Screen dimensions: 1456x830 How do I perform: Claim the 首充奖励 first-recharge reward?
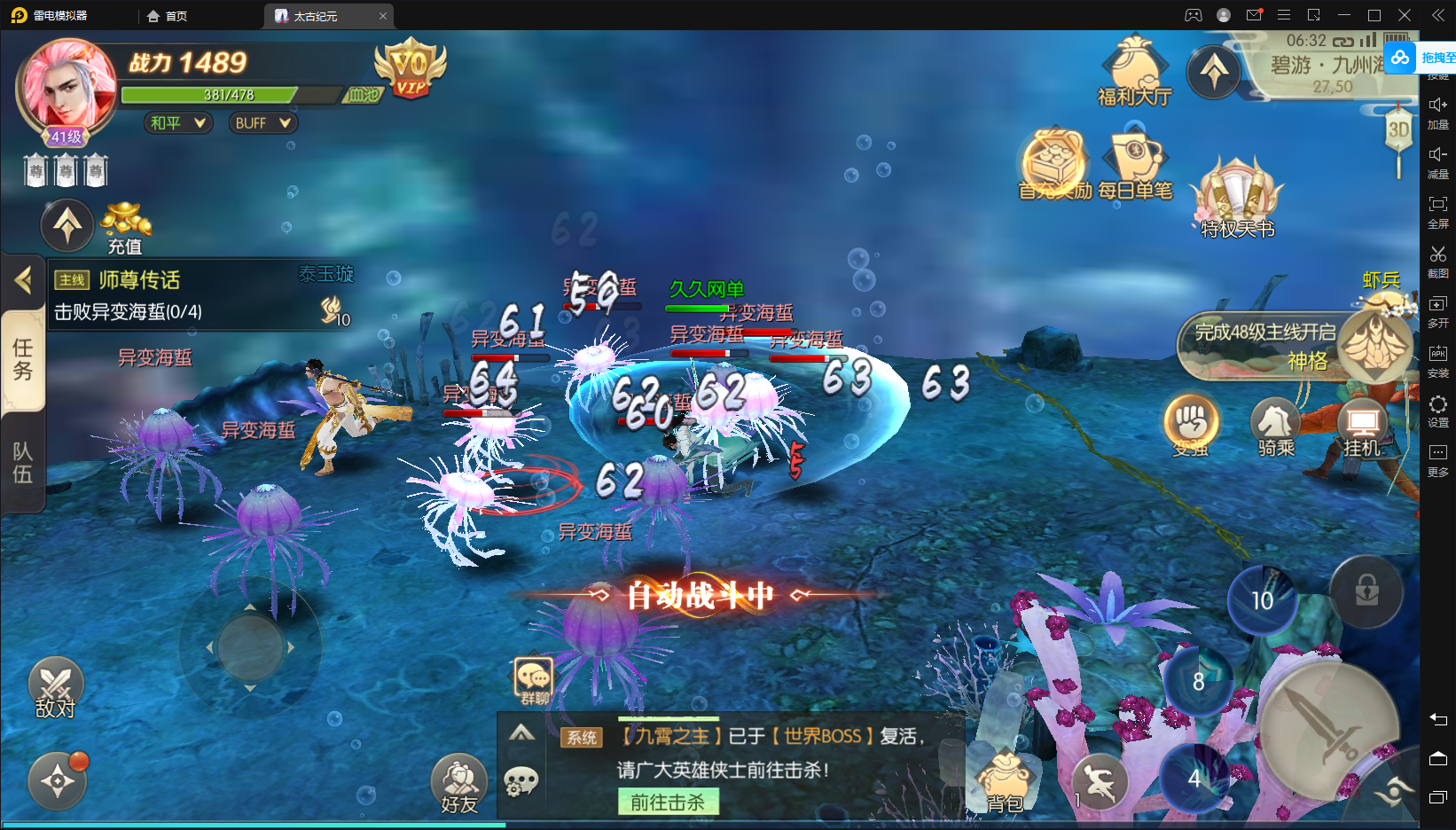pos(1054,165)
